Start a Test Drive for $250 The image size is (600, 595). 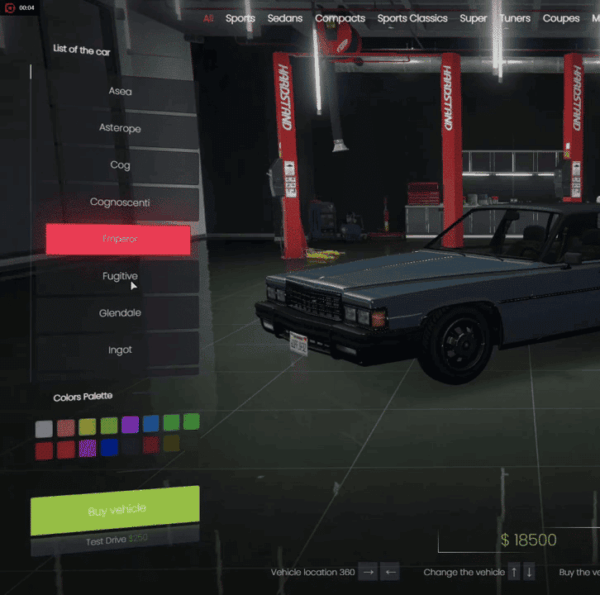coord(115,540)
